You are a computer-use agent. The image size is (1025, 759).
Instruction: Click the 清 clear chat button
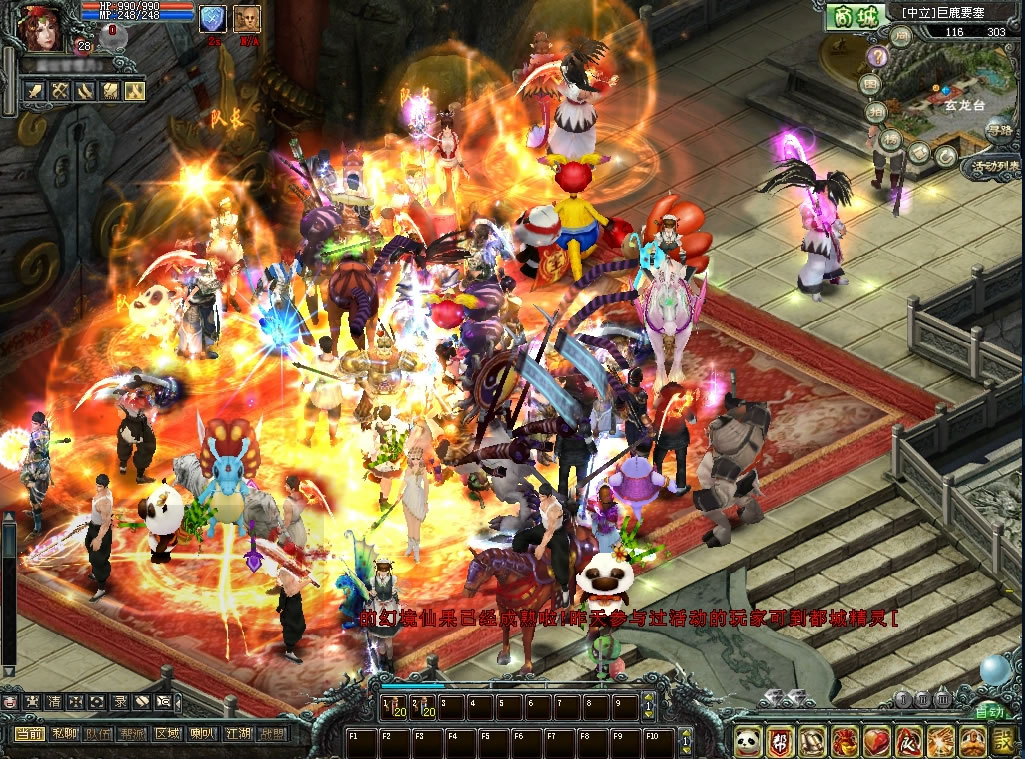point(52,702)
